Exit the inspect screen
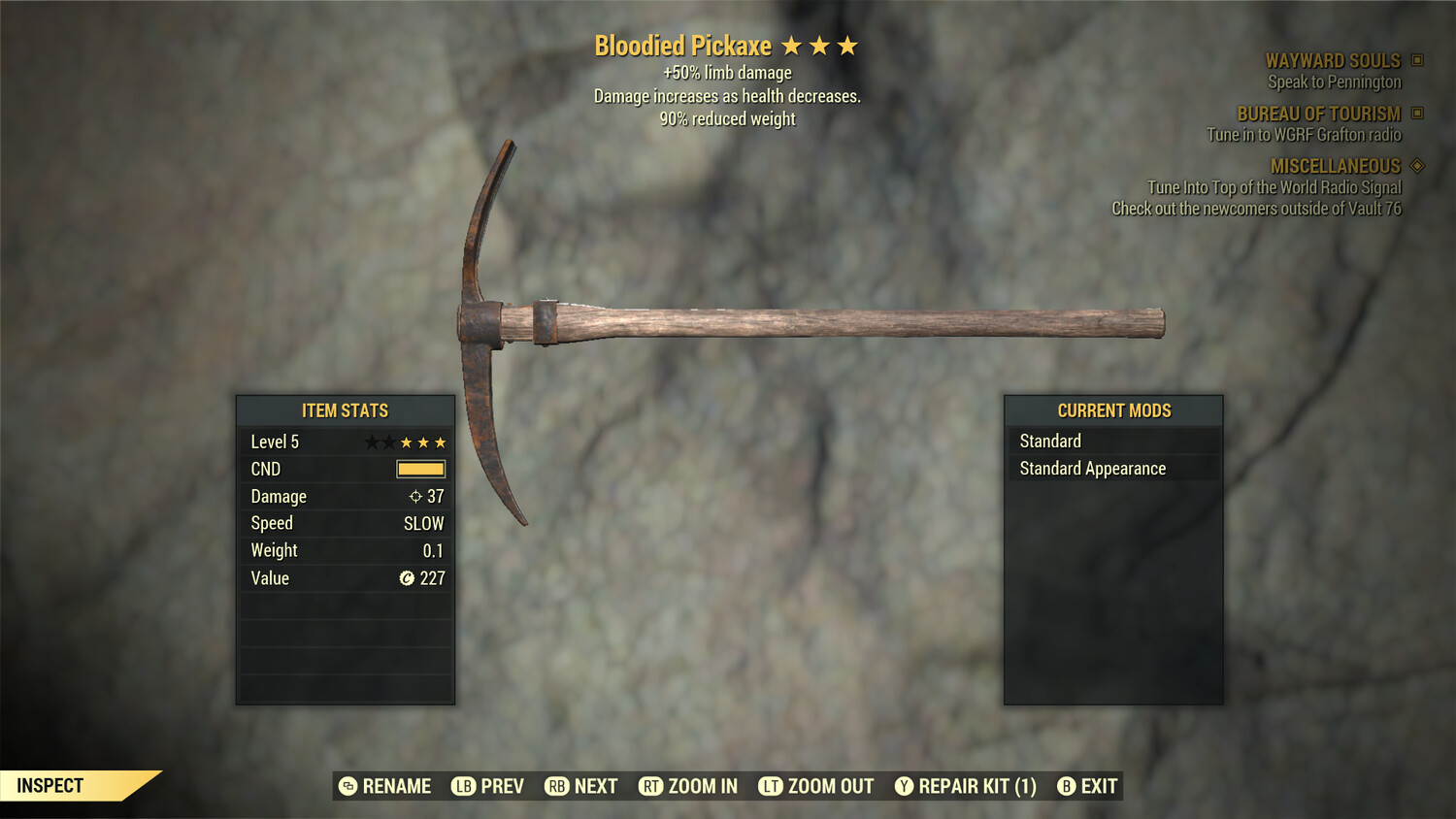The width and height of the screenshot is (1456, 819). [1087, 786]
